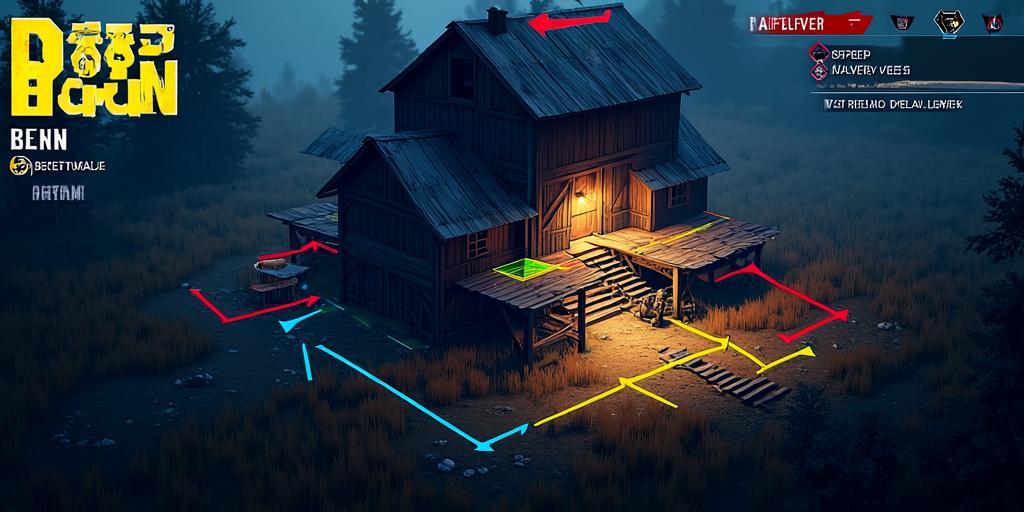Click the red triangular emblem icon
This screenshot has height=512, width=1024.
(992, 22)
